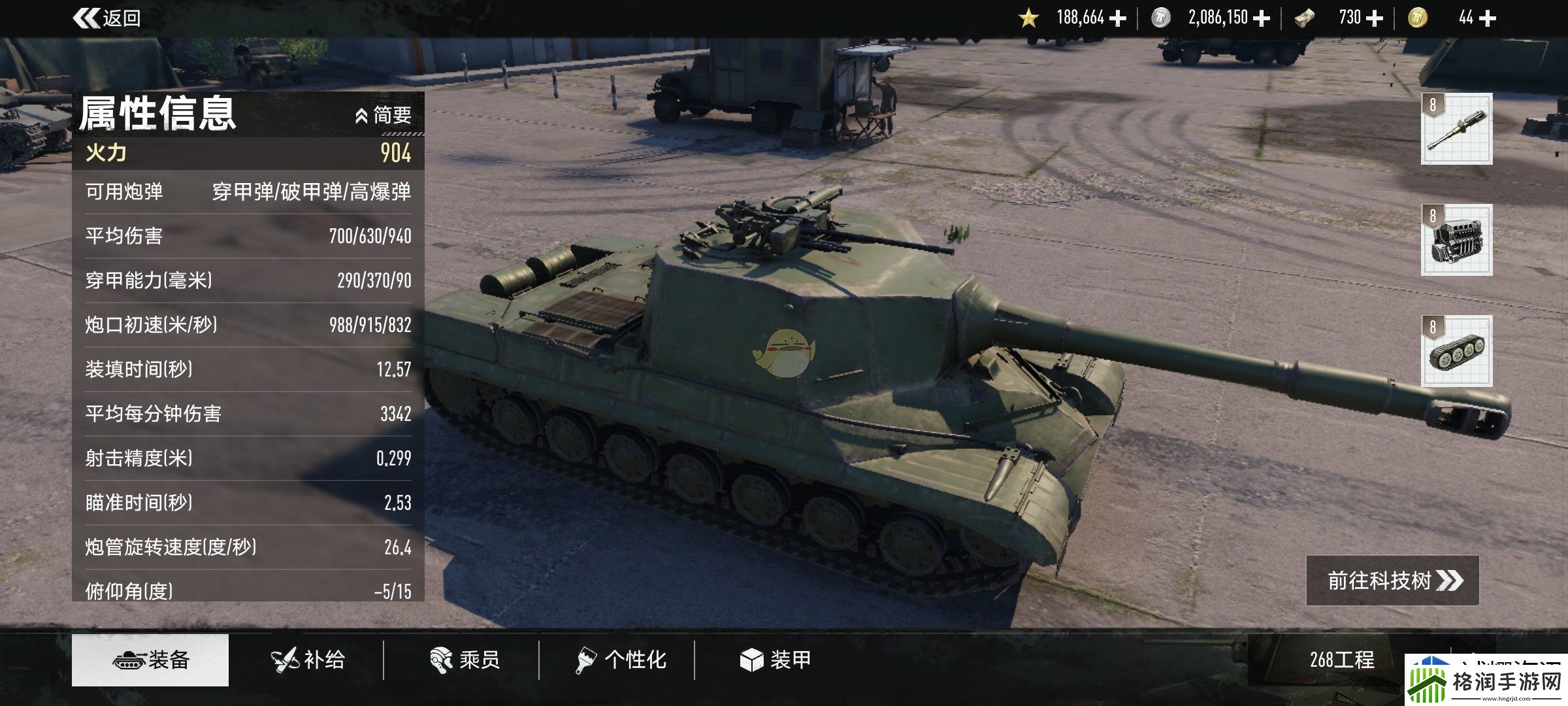Open the 补给 supplies tab
This screenshot has width=1568, height=706.
(x=308, y=660)
